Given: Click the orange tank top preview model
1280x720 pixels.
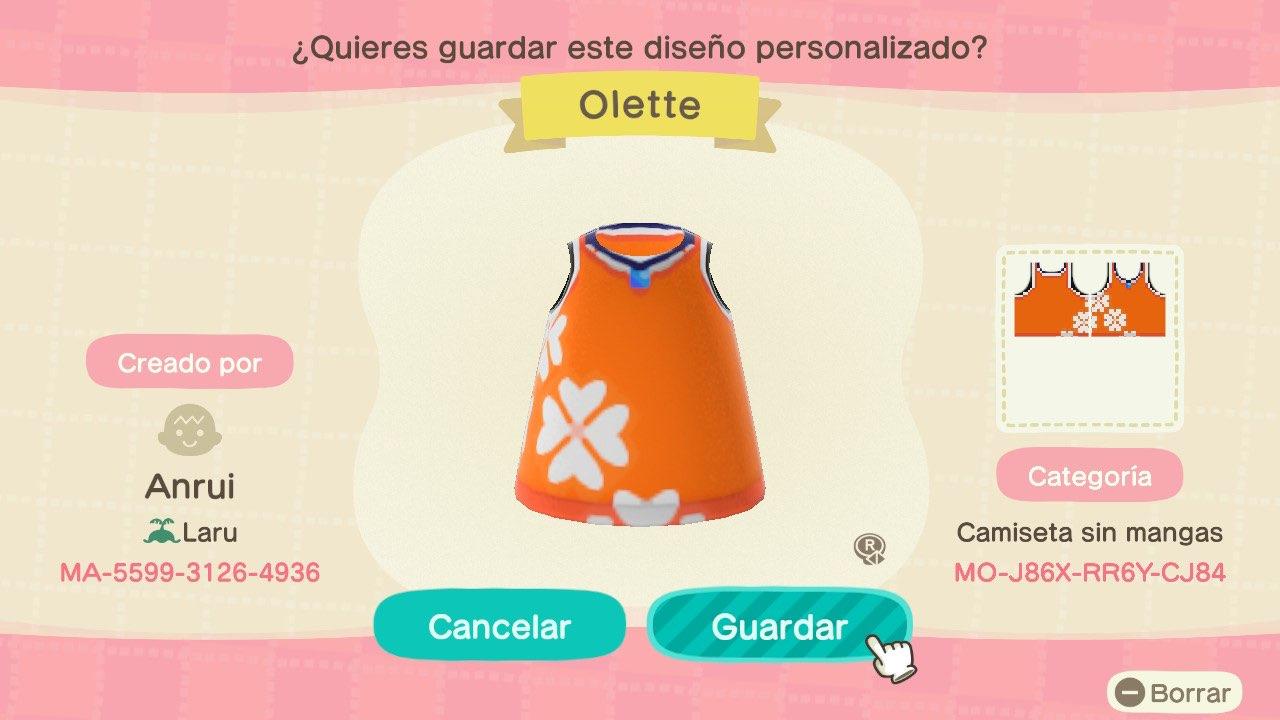Looking at the screenshot, I should click(x=630, y=380).
